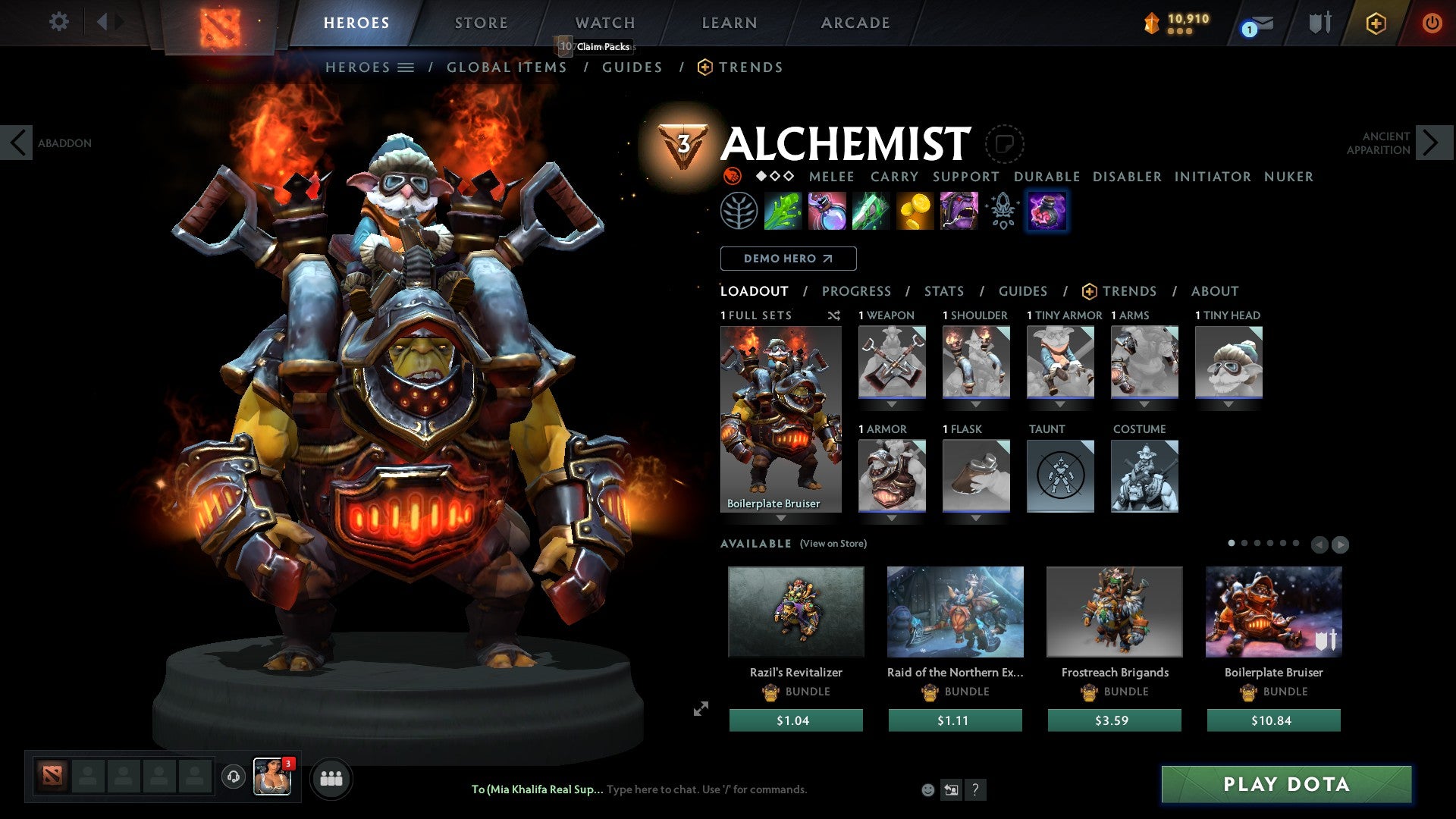Toggle the downloads/cloud icon near party slots
Viewport: 1456px width, 819px height.
click(x=233, y=777)
